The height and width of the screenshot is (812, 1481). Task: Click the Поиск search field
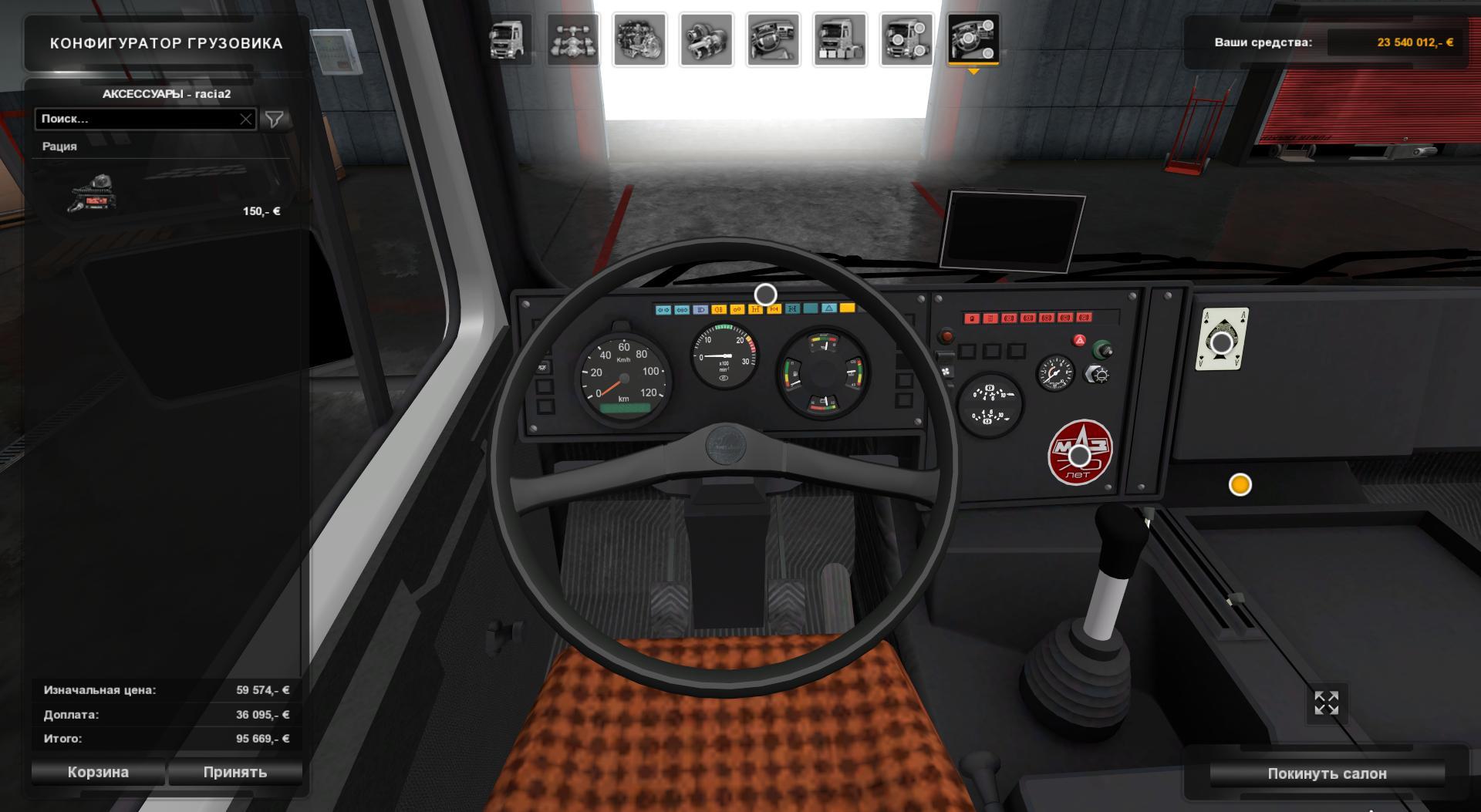[137, 119]
